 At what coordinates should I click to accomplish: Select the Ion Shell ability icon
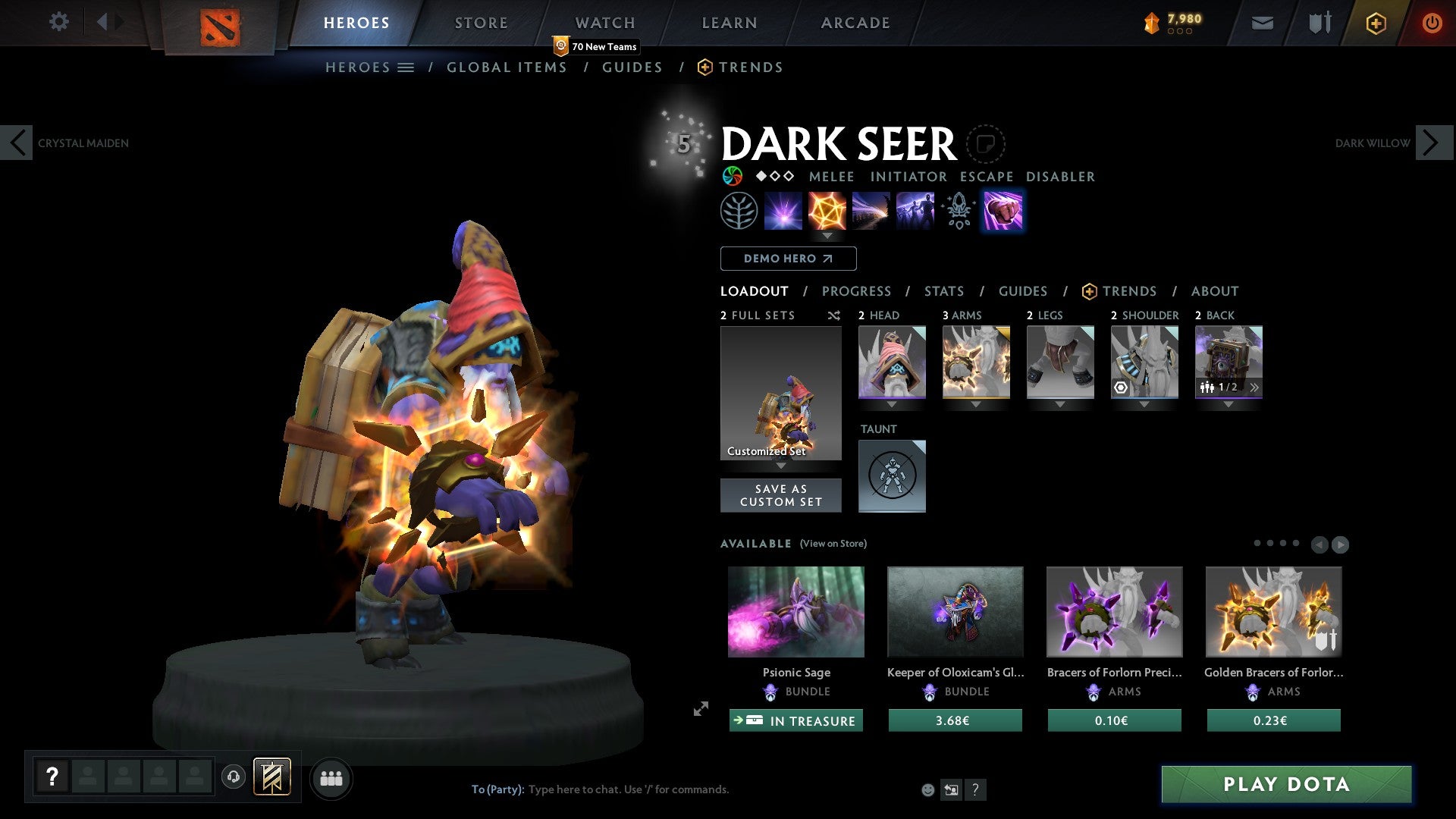(828, 211)
